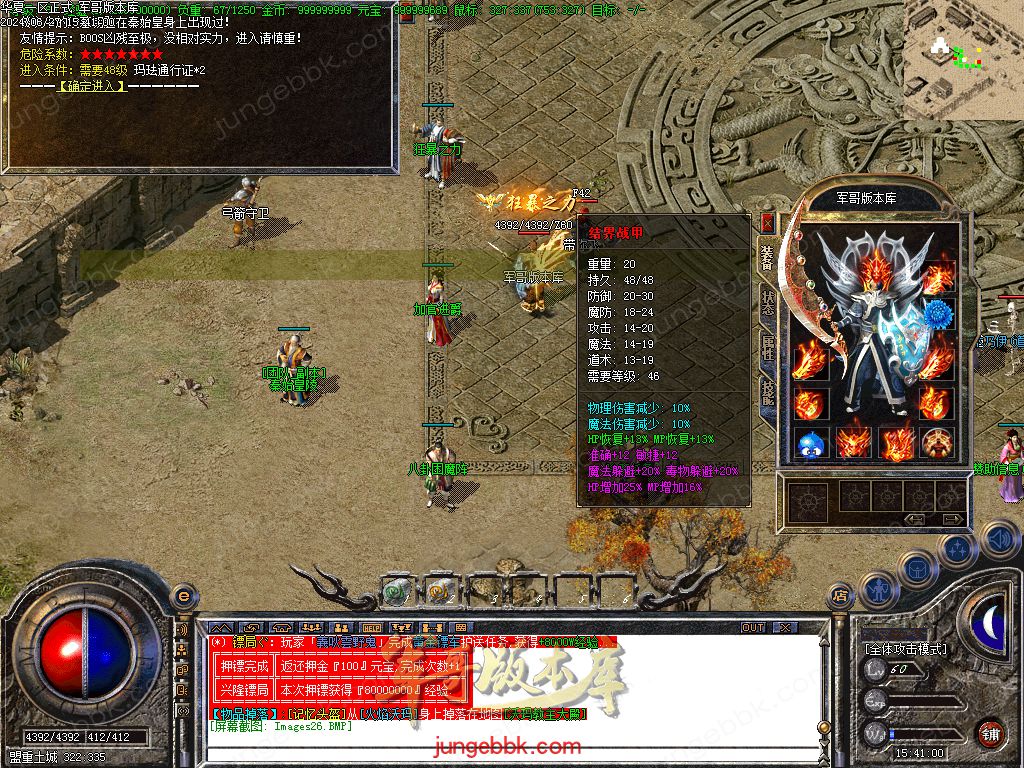Viewport: 1024px width, 768px height.
Task: Close the character equipment panel
Action: click(x=767, y=223)
